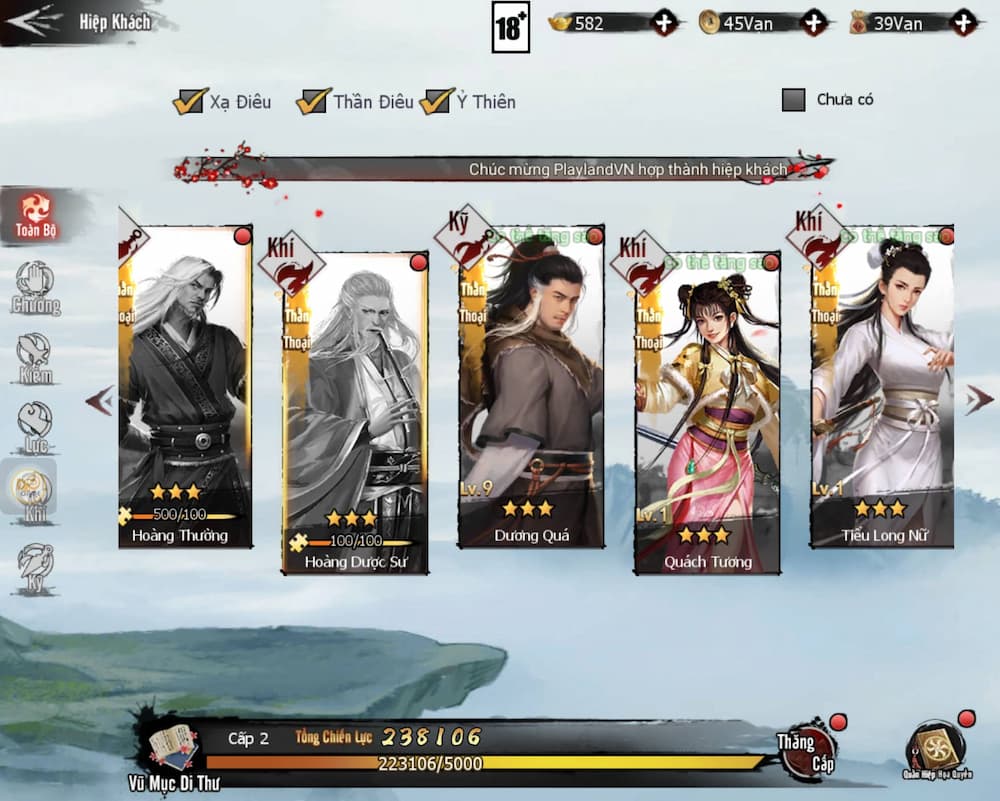This screenshot has width=1000, height=801.
Task: Add more pouches next to 39Van
Action: [963, 23]
